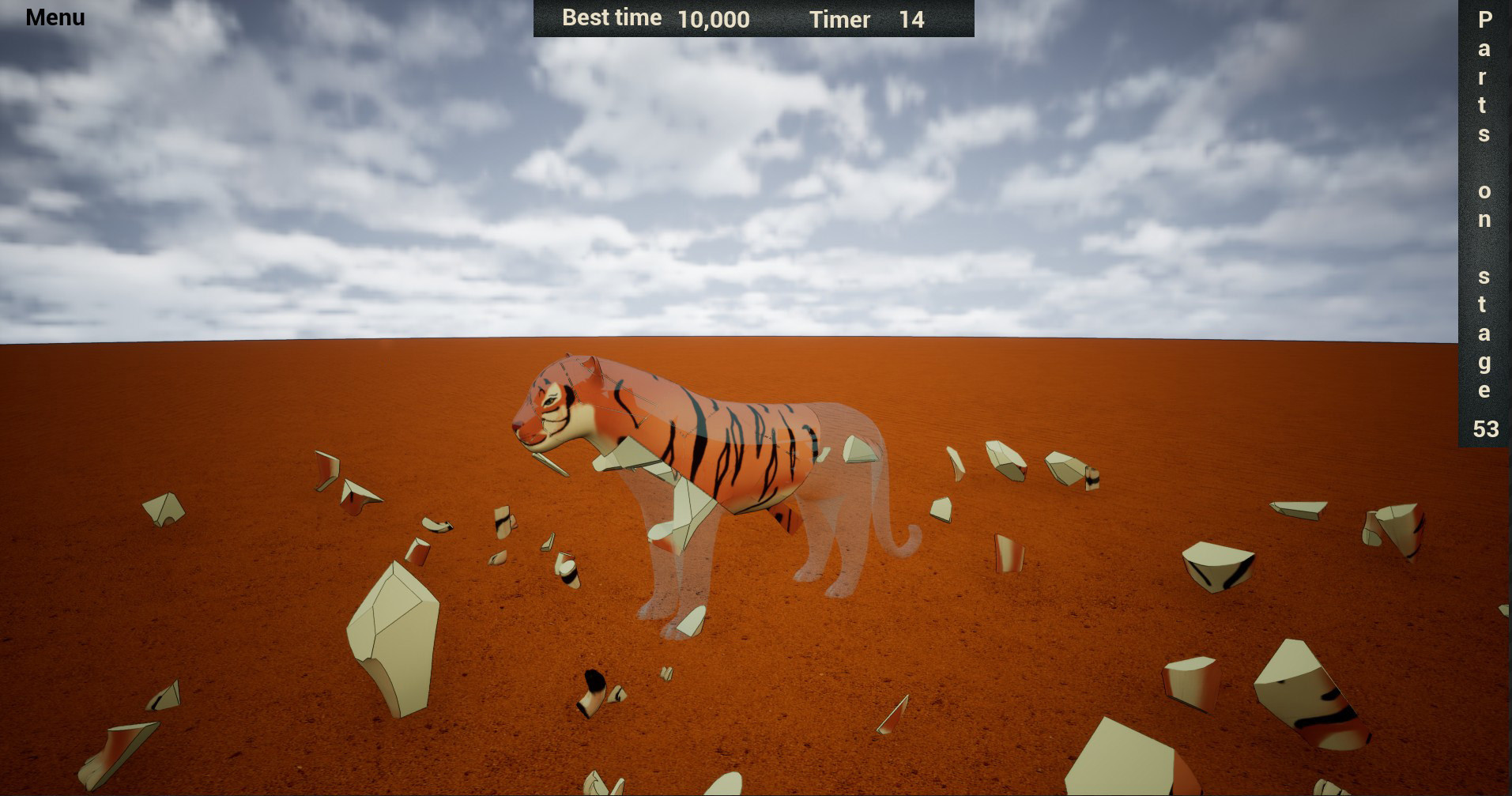Open the Menu in the top-left corner
Screen dimensions: 1512x796
[54, 17]
